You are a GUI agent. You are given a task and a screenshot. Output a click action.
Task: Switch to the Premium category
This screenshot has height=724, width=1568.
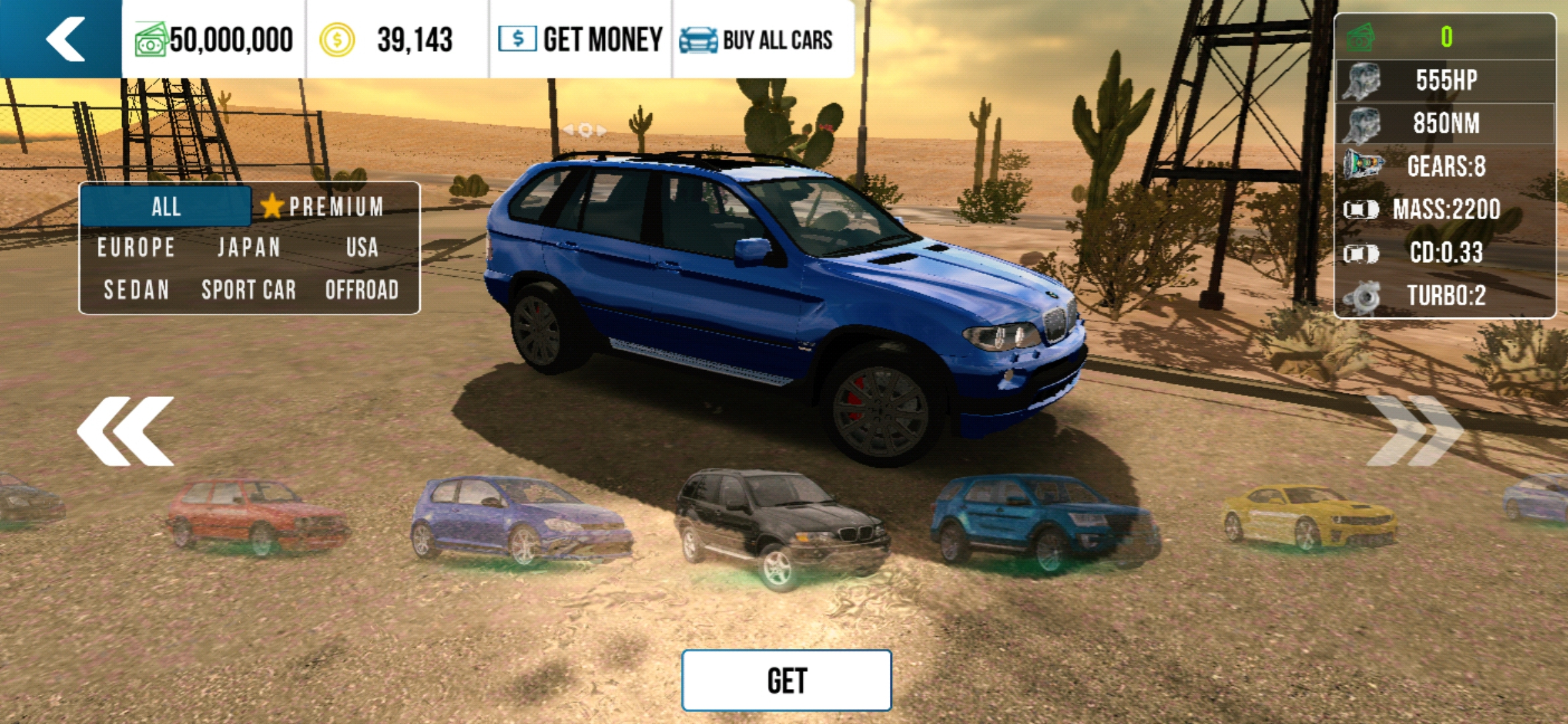pyautogui.click(x=324, y=206)
